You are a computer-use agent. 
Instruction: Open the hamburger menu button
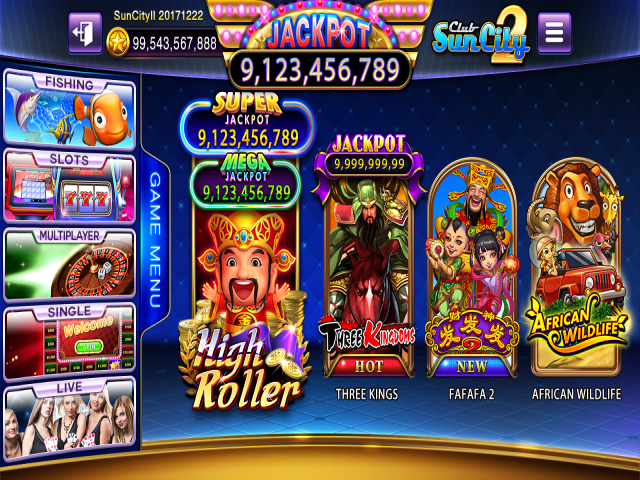554,33
